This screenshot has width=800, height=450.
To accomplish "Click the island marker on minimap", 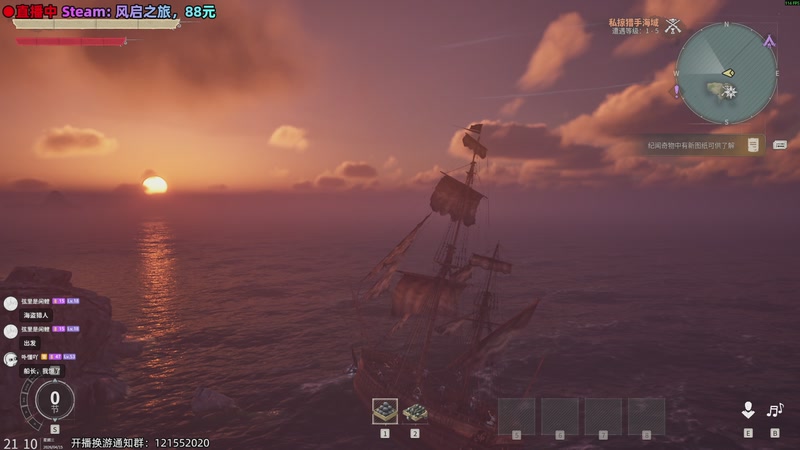I will click(714, 90).
